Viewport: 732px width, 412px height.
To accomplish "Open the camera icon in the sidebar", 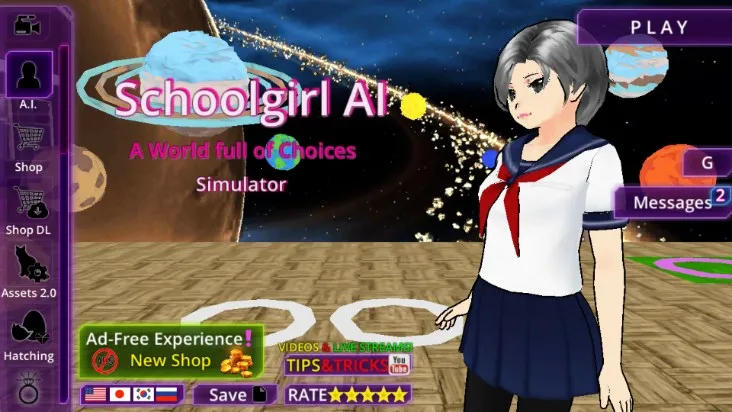I will coord(28,23).
